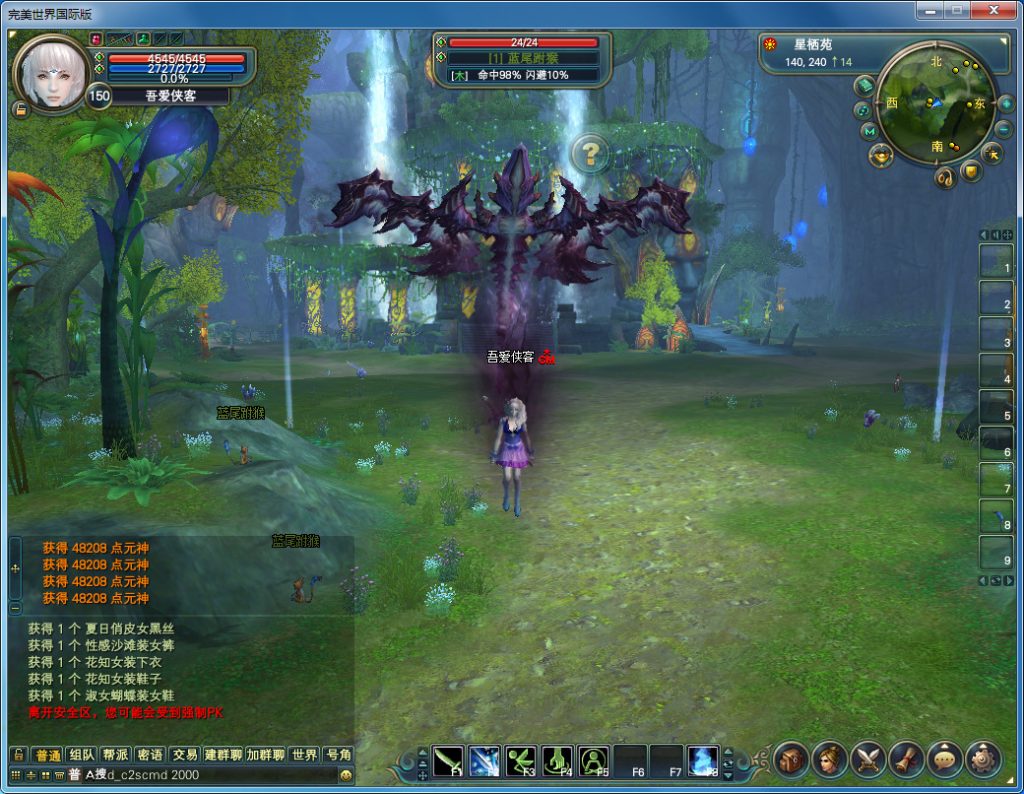
Task: Open the yellow smiley emoji picker
Action: click(x=346, y=775)
